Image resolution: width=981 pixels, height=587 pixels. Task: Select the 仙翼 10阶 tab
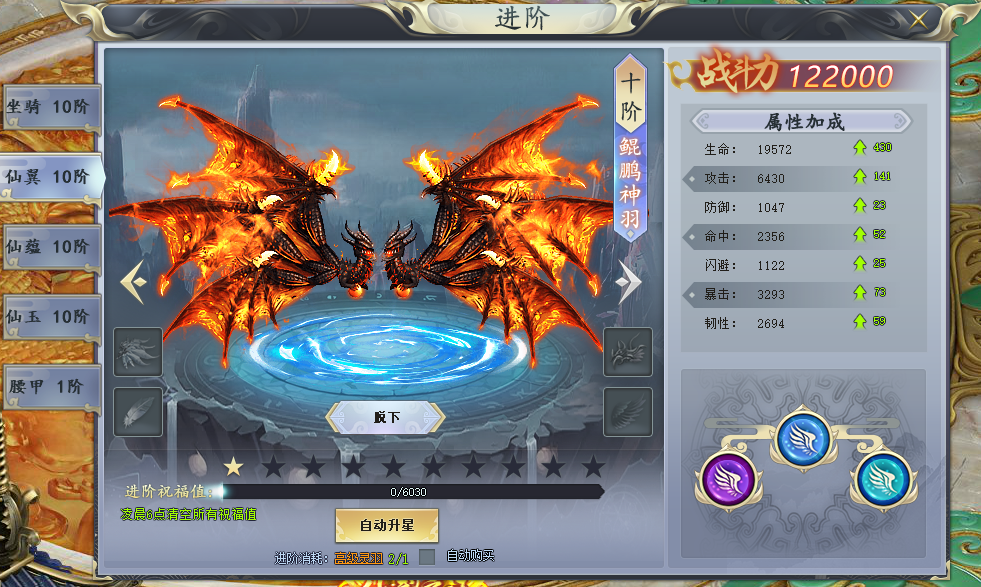click(x=49, y=177)
